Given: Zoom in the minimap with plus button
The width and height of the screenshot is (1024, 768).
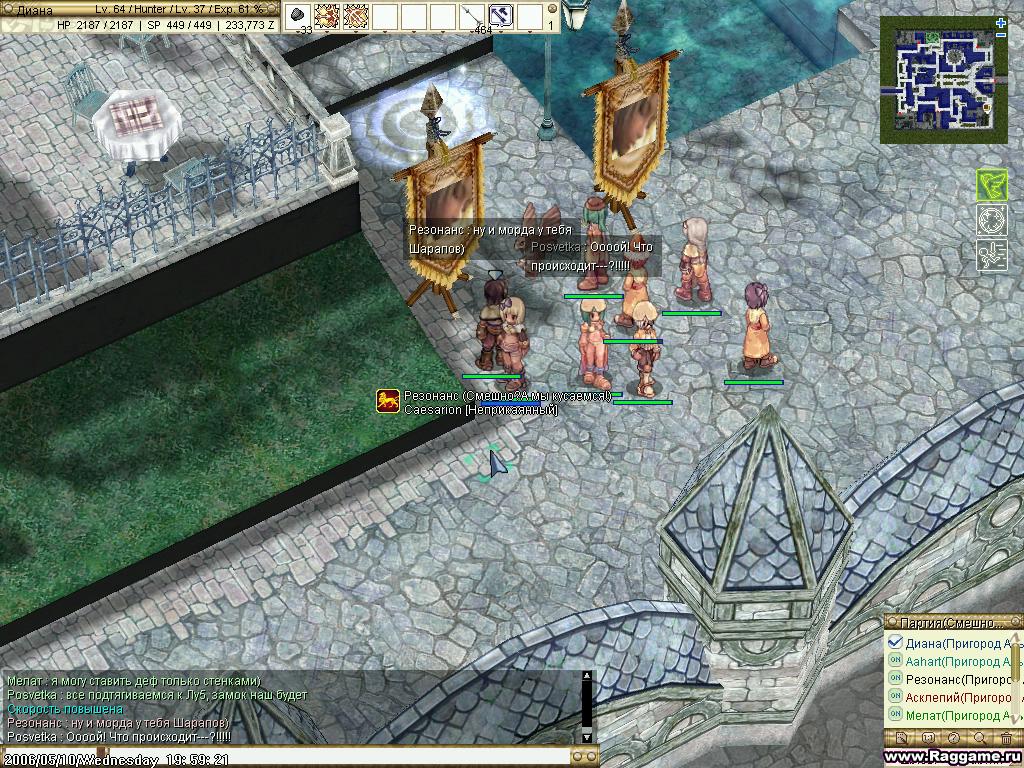Looking at the screenshot, I should click(1001, 22).
